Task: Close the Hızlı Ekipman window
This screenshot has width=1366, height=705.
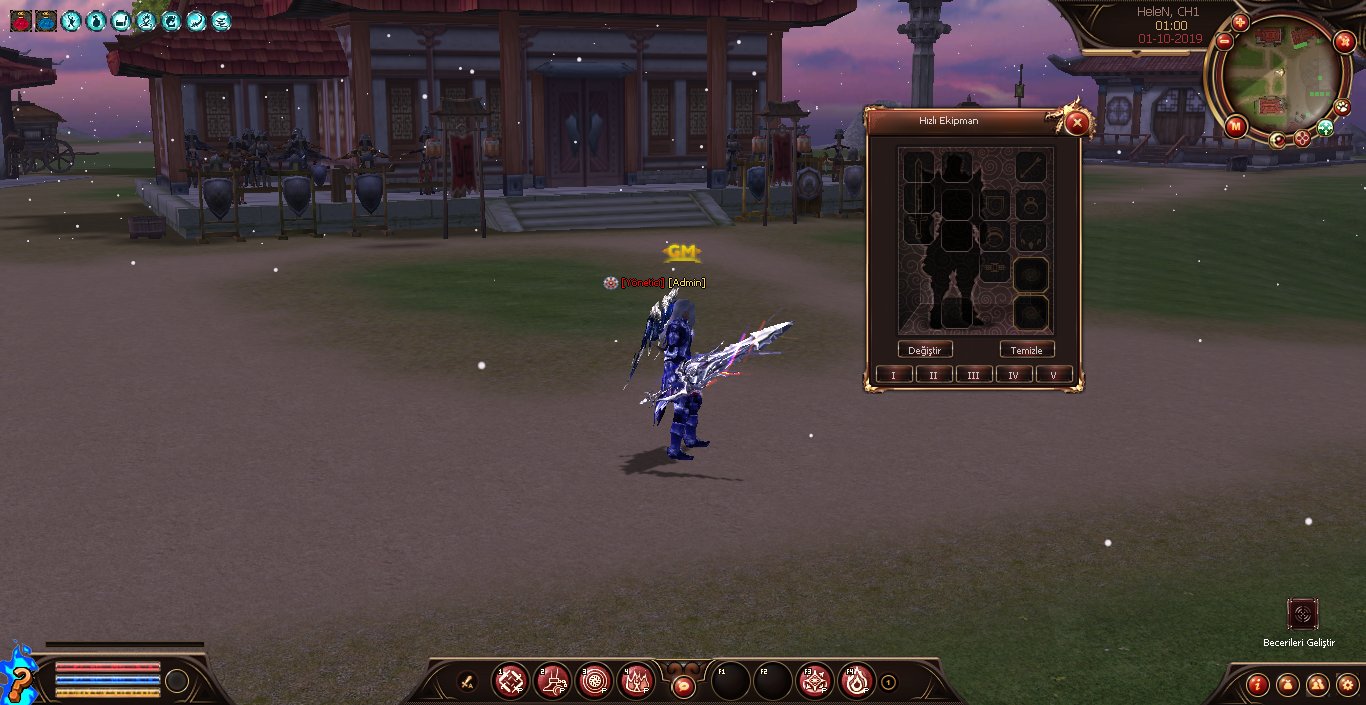Action: [1076, 123]
